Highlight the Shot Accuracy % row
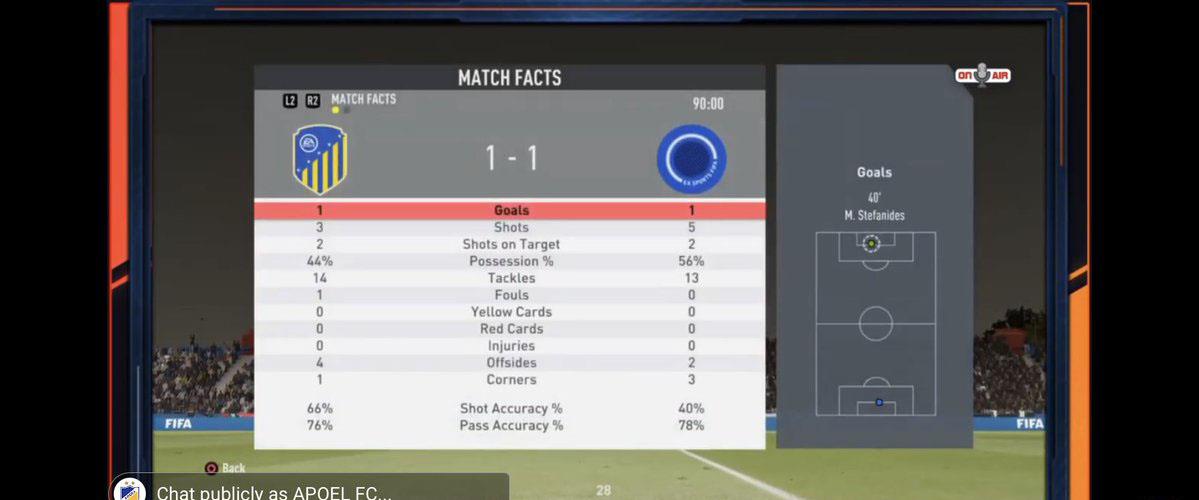The width and height of the screenshot is (1199, 500). 510,409
